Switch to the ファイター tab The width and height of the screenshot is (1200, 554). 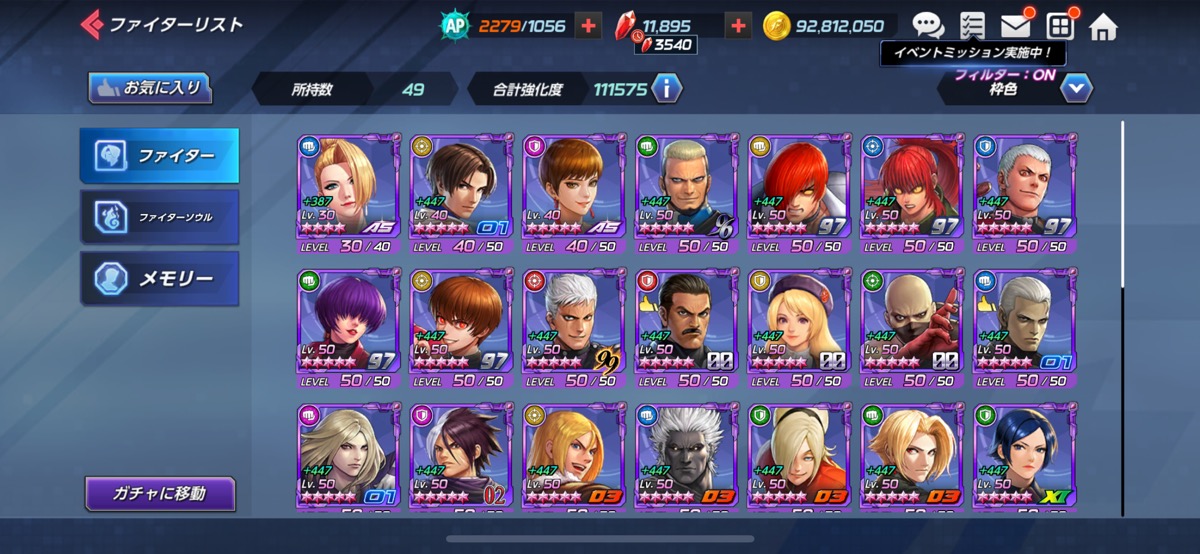tap(160, 156)
